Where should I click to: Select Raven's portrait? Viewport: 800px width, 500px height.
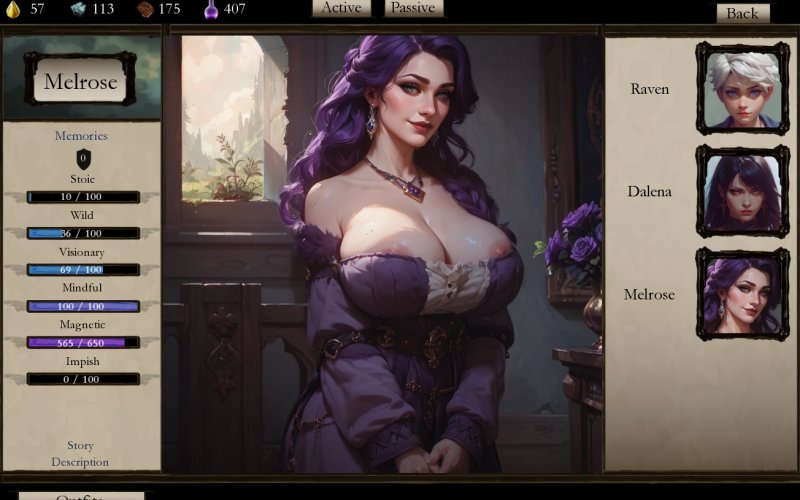coord(742,88)
